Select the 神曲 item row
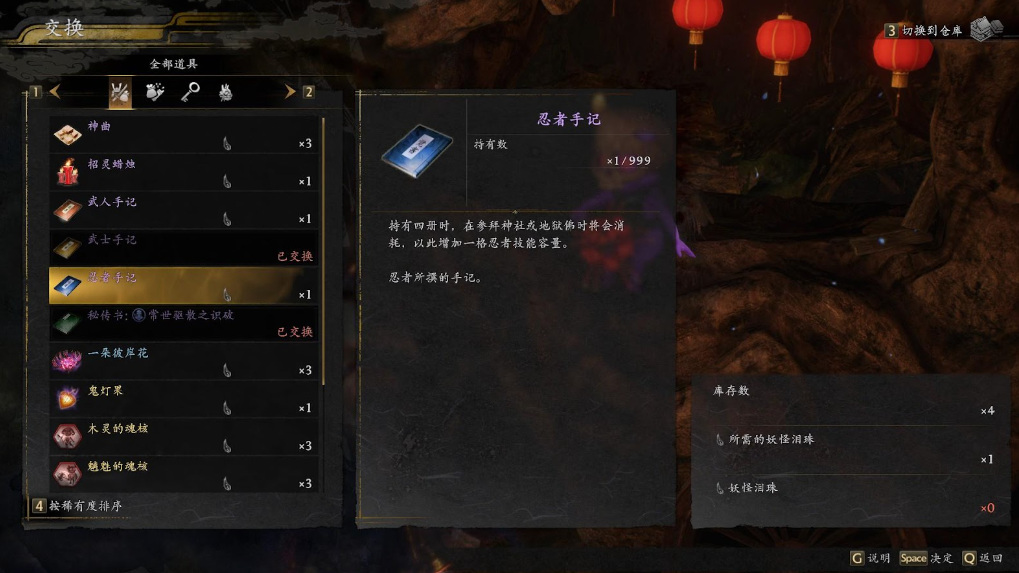1019x573 pixels. point(185,134)
